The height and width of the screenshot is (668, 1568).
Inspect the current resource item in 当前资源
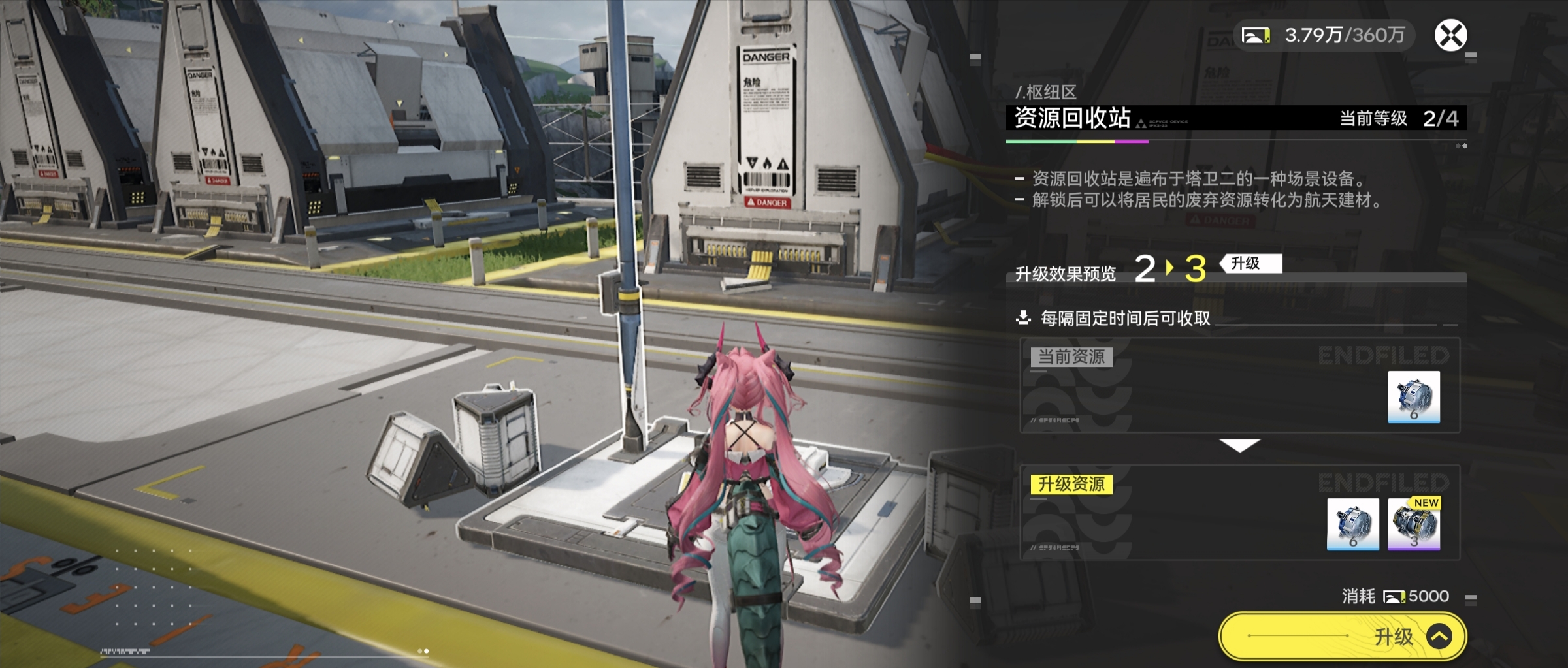point(1413,396)
